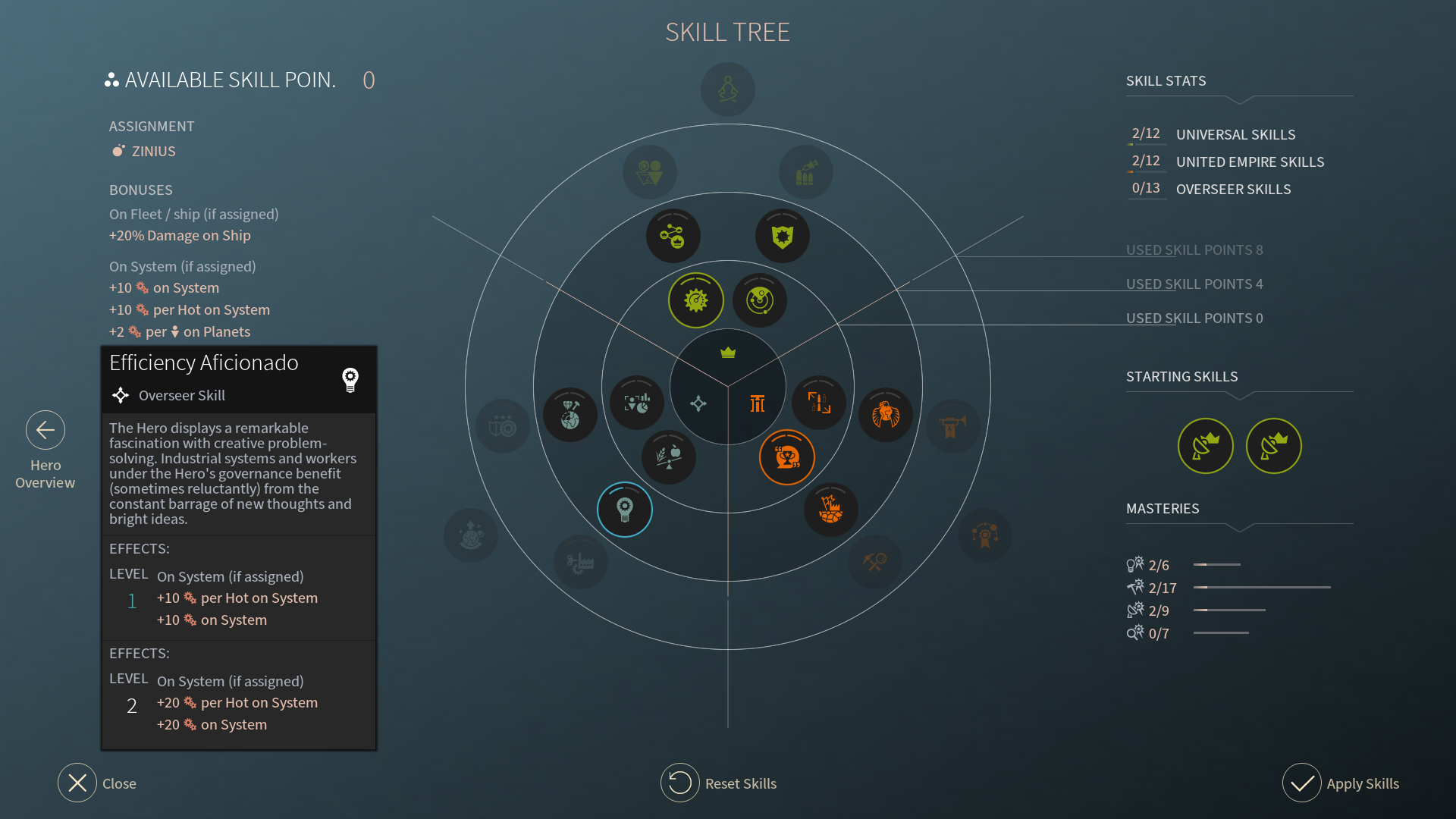Viewport: 1456px width, 819px height.
Task: Choose the teal chart statistics skill
Action: point(637,403)
